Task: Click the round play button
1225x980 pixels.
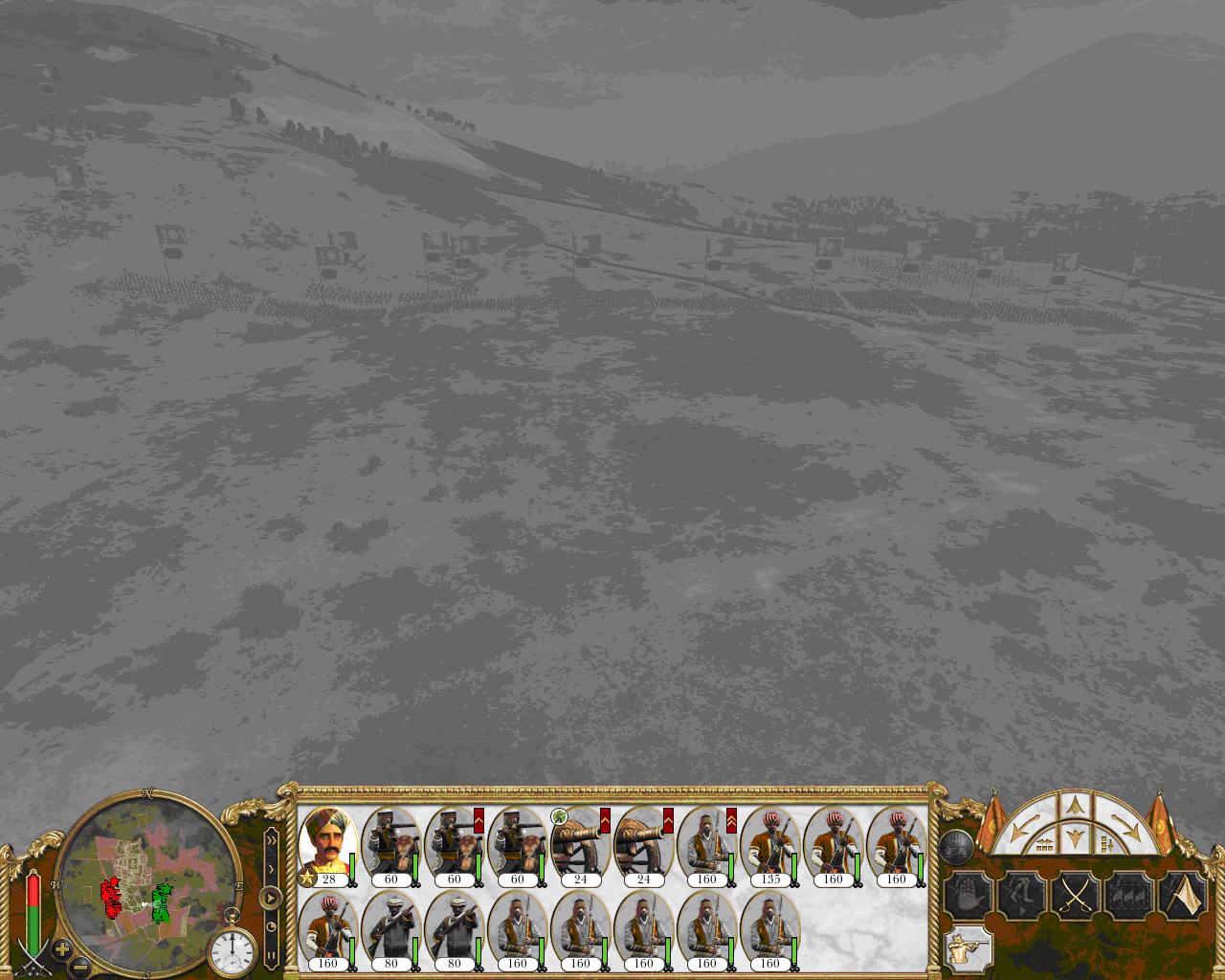Action: 271,898
